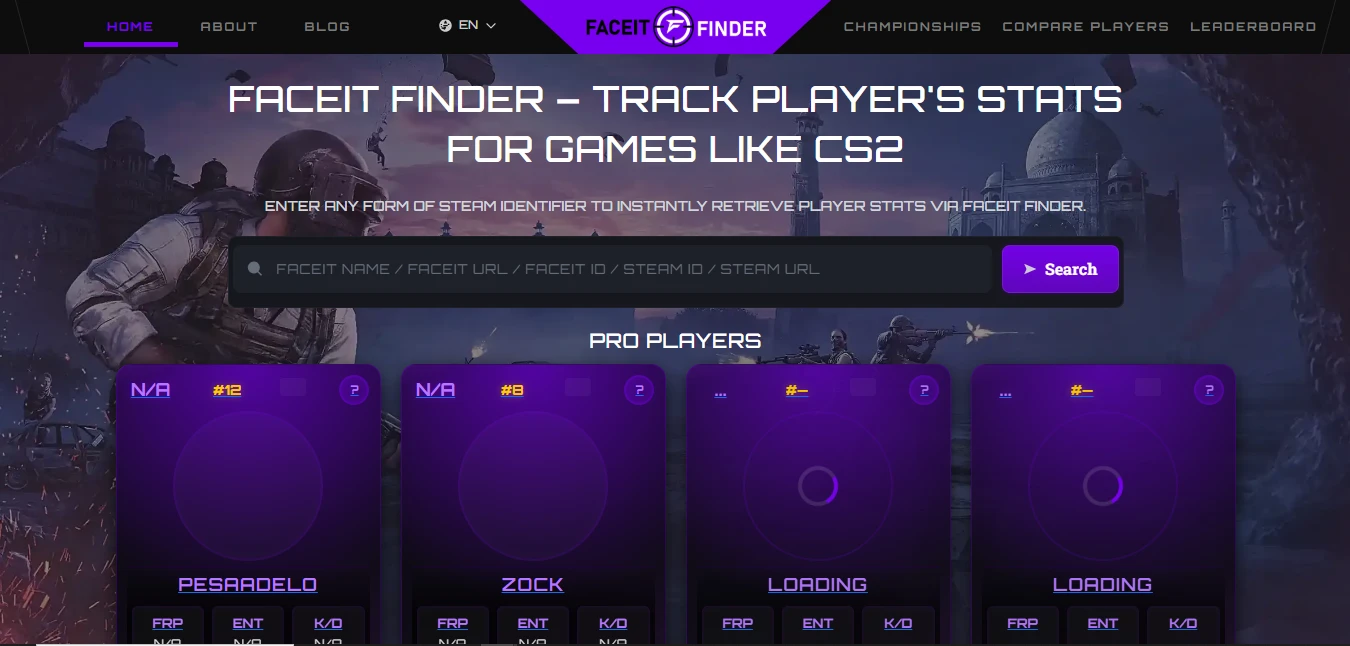Open the EN language dropdown

(468, 25)
